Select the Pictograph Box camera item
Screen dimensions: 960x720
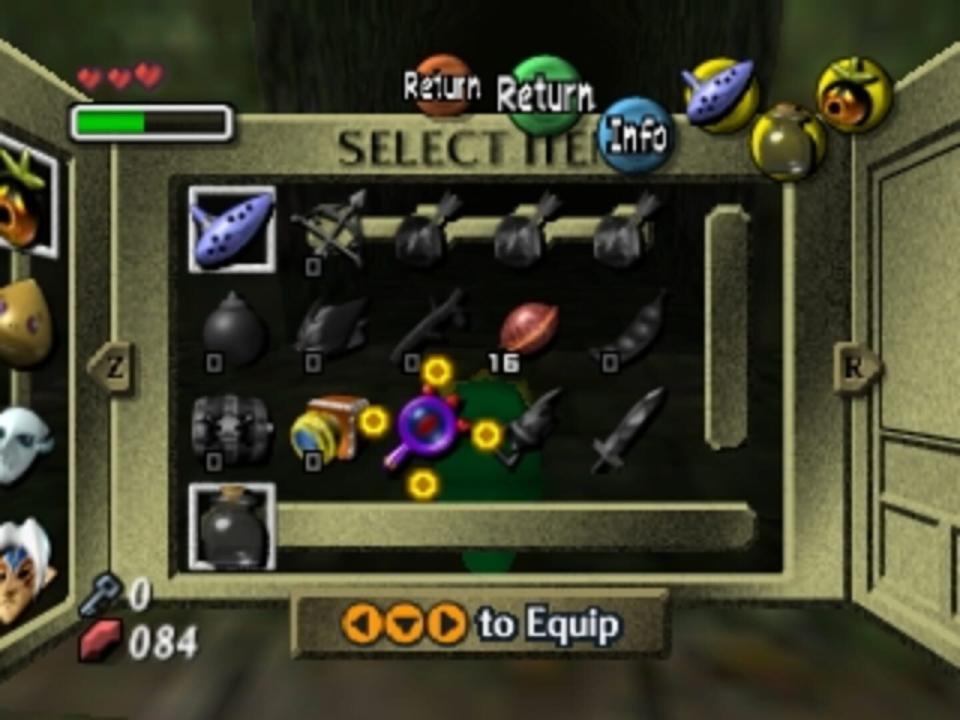[x=328, y=428]
